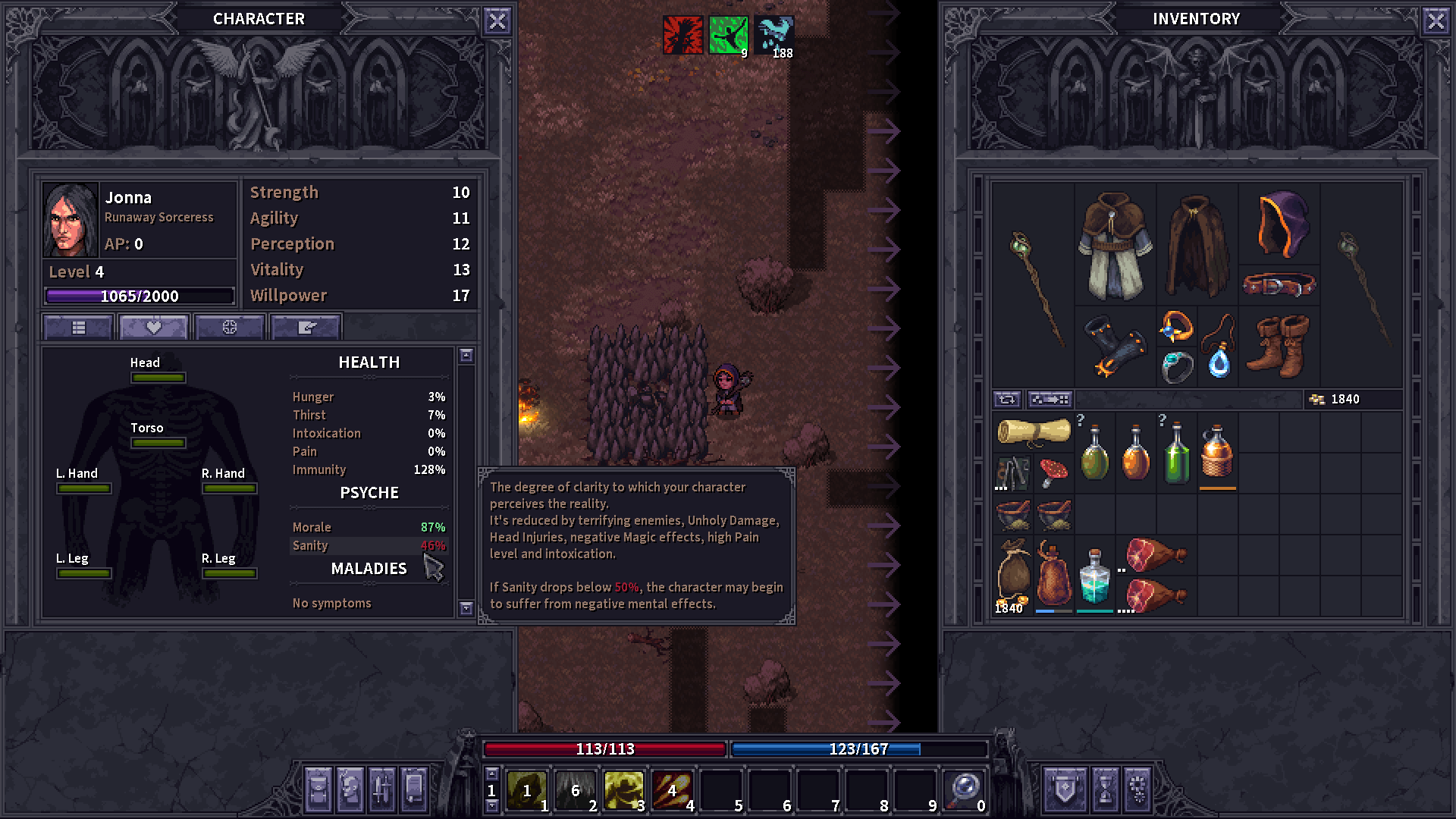
Task: Use the magnifying glass inspect action
Action: [963, 790]
